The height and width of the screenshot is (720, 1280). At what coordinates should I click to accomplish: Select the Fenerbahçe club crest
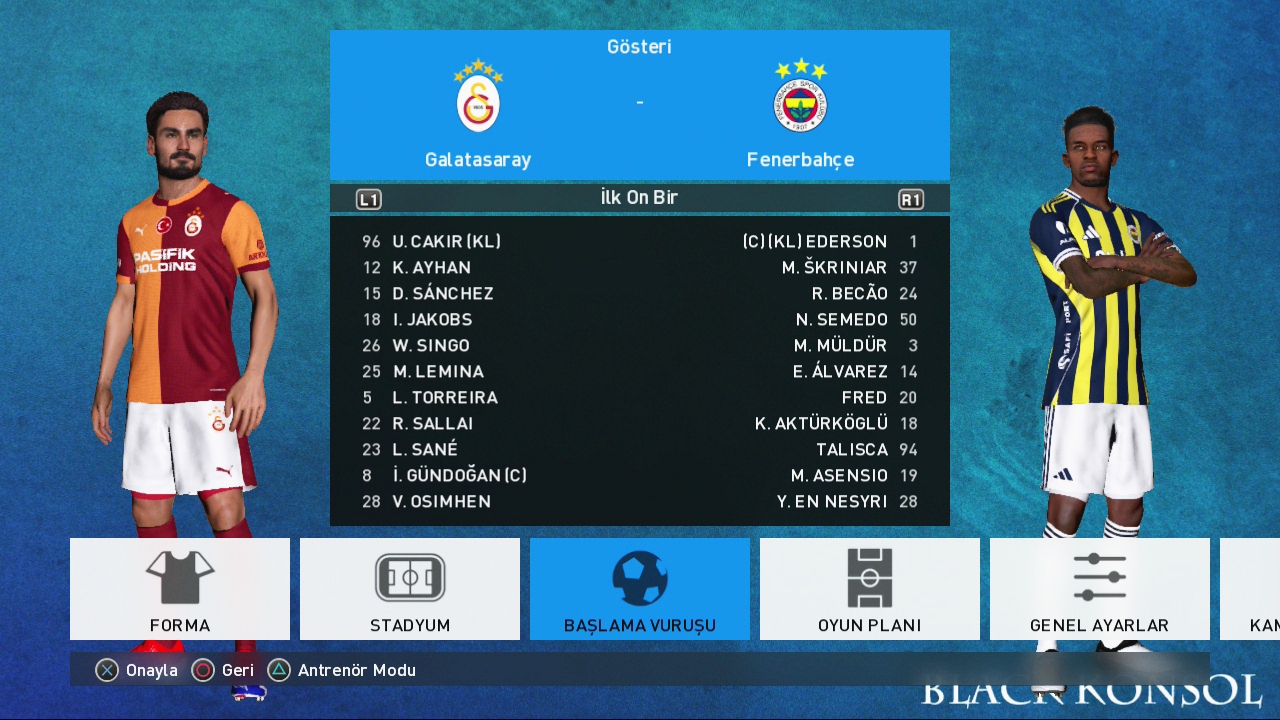pyautogui.click(x=800, y=102)
